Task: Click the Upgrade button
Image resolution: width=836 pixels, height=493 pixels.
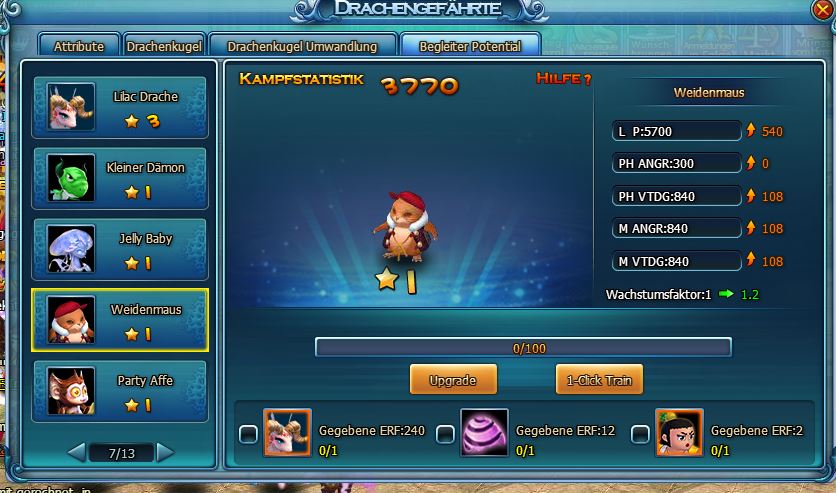Action: click(x=453, y=380)
